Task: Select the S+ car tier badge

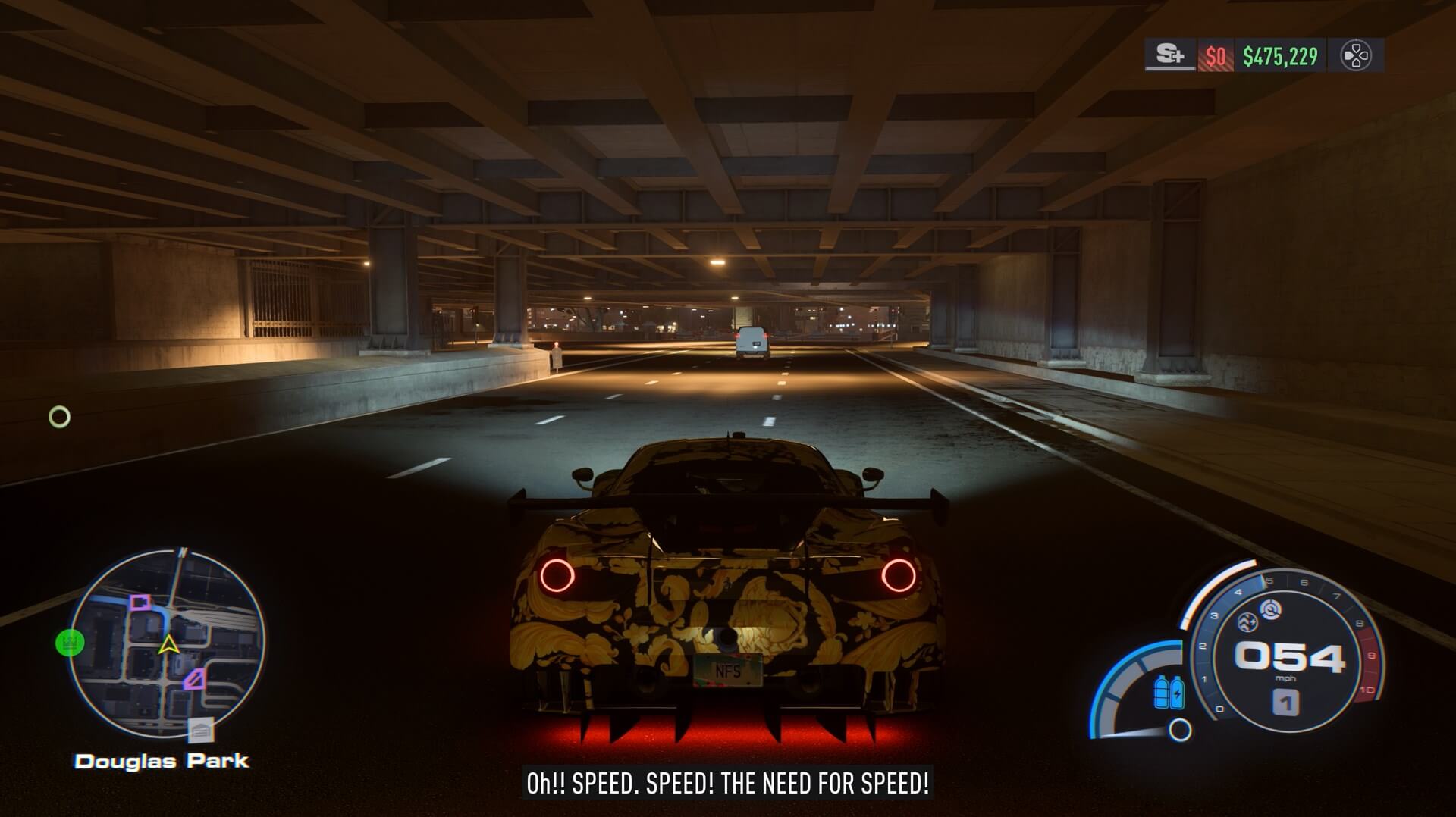Action: [1170, 55]
